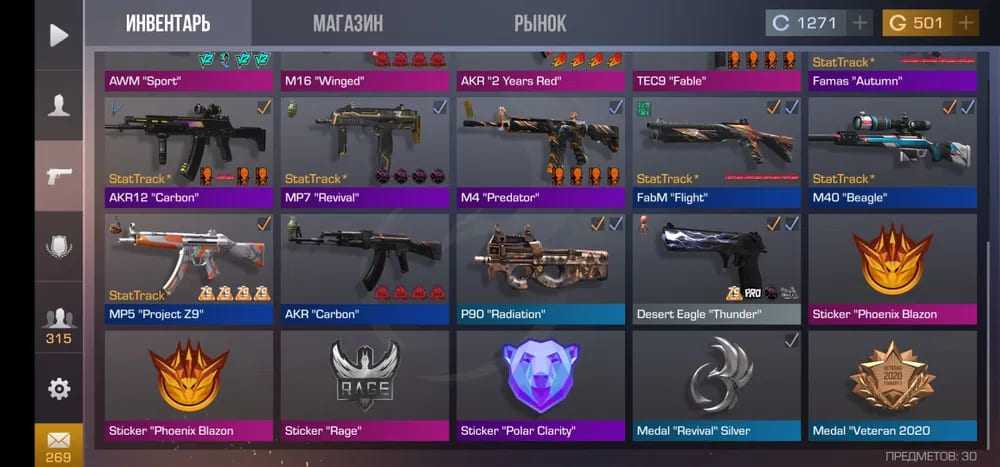The width and height of the screenshot is (1000, 467).
Task: Open the player profile icon
Action: (59, 105)
